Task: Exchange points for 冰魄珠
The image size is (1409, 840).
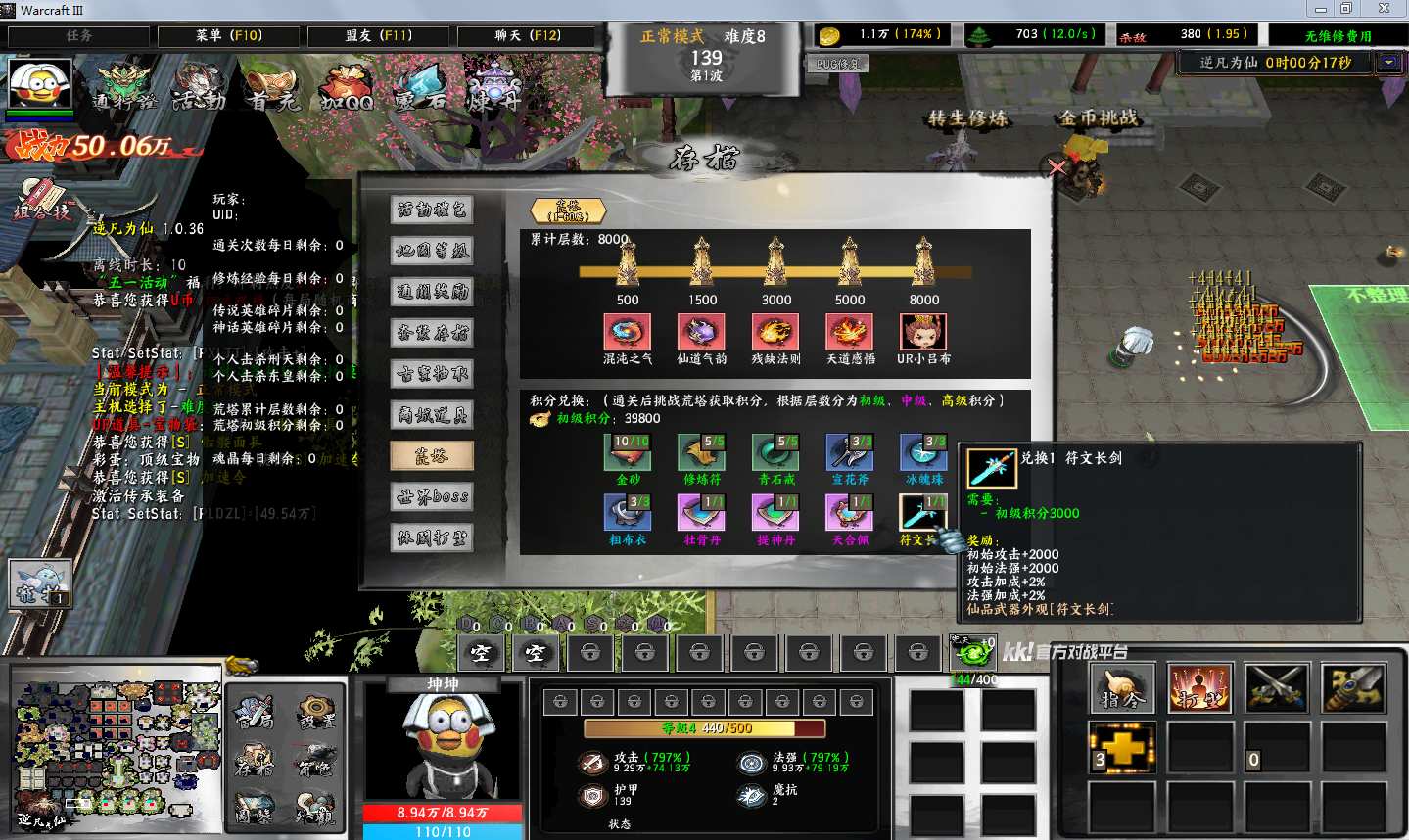Action: point(923,452)
